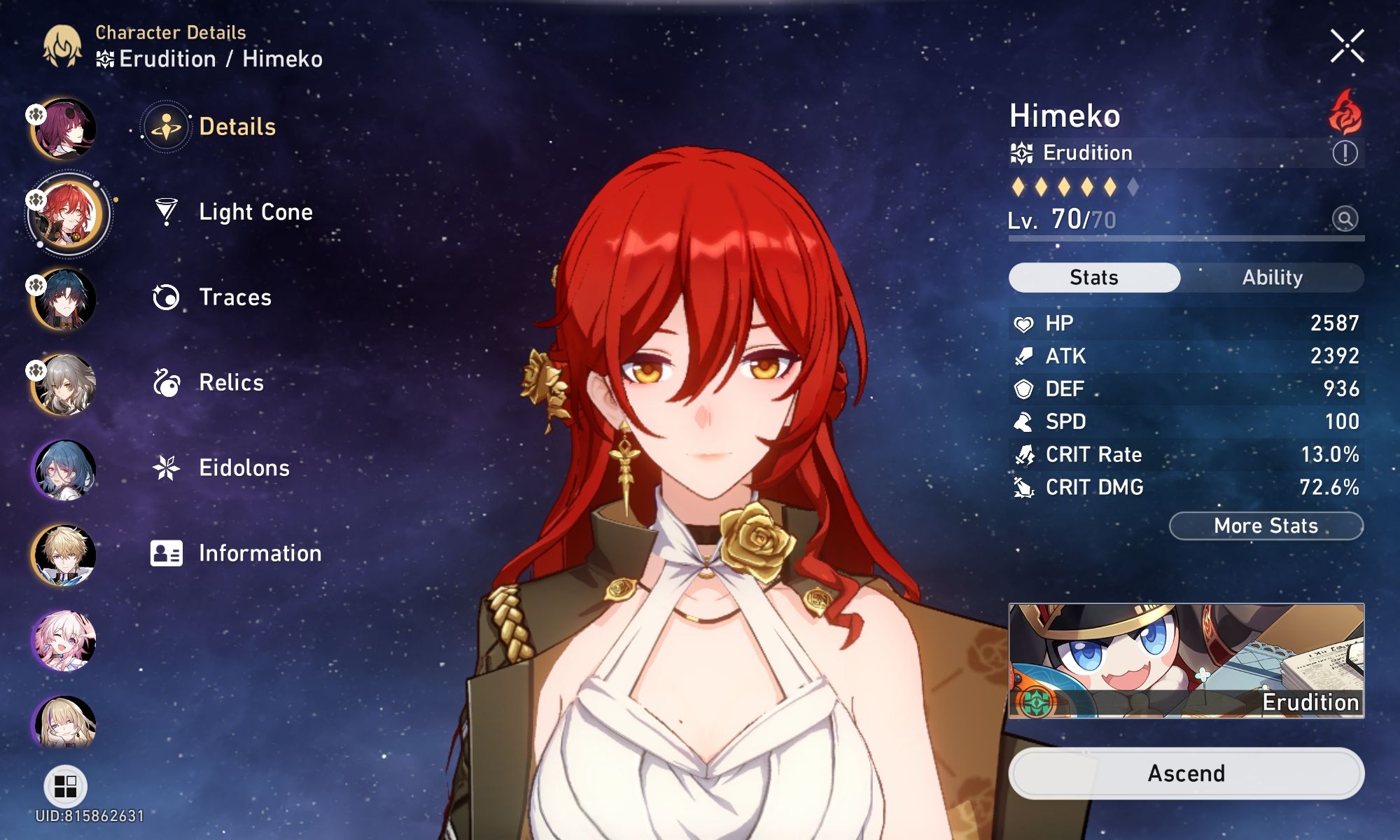Open More Stats
This screenshot has height=840, width=1400.
tap(1266, 526)
